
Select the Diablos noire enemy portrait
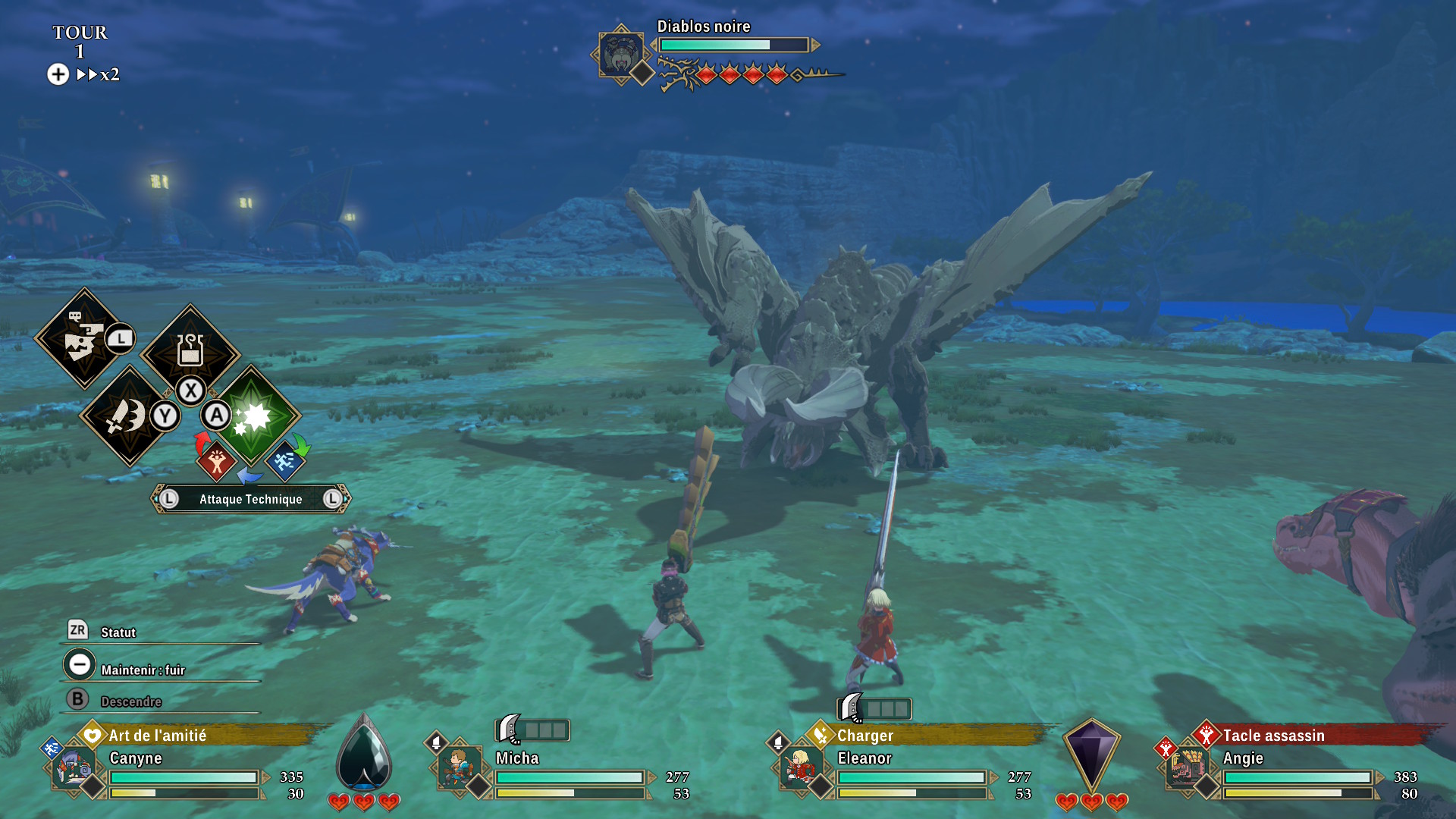[621, 54]
